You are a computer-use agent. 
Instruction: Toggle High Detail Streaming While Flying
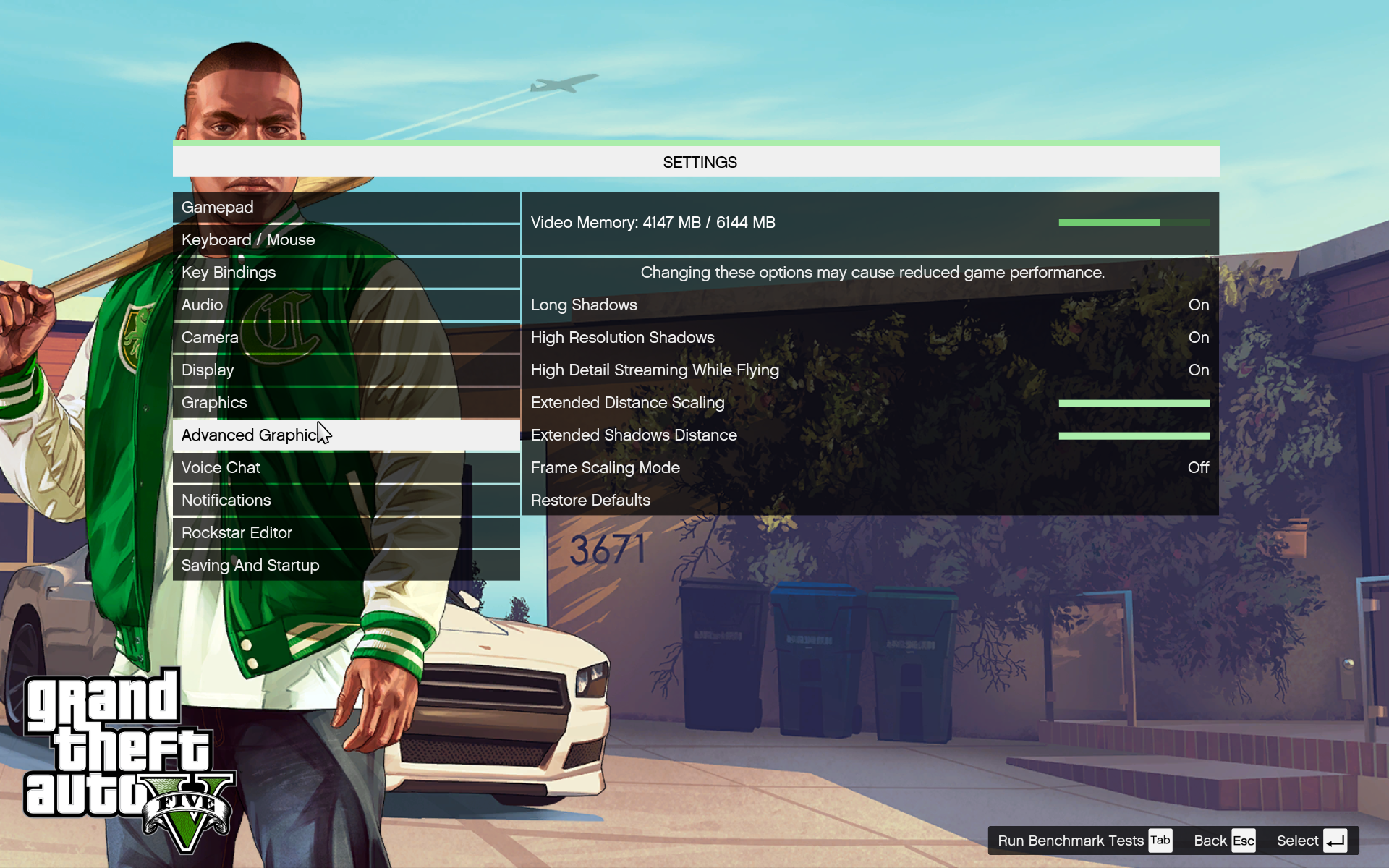pyautogui.click(x=870, y=370)
